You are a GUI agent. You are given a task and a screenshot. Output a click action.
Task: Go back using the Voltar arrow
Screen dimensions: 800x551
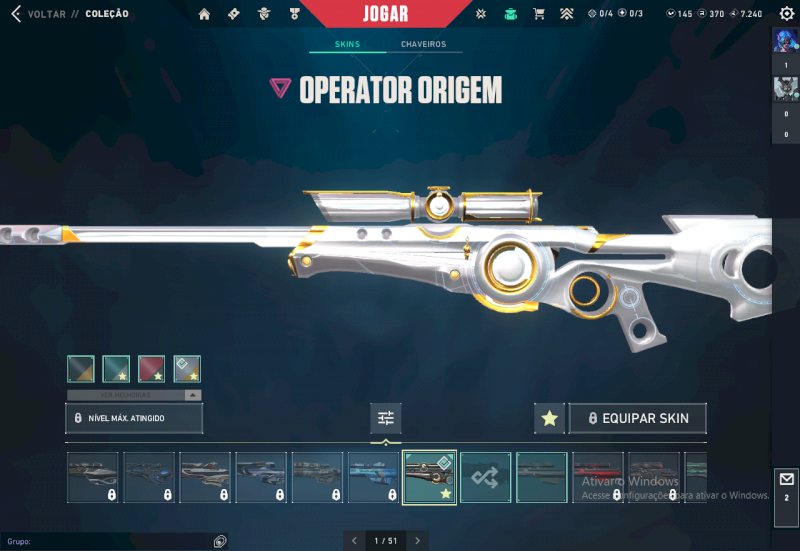15,14
